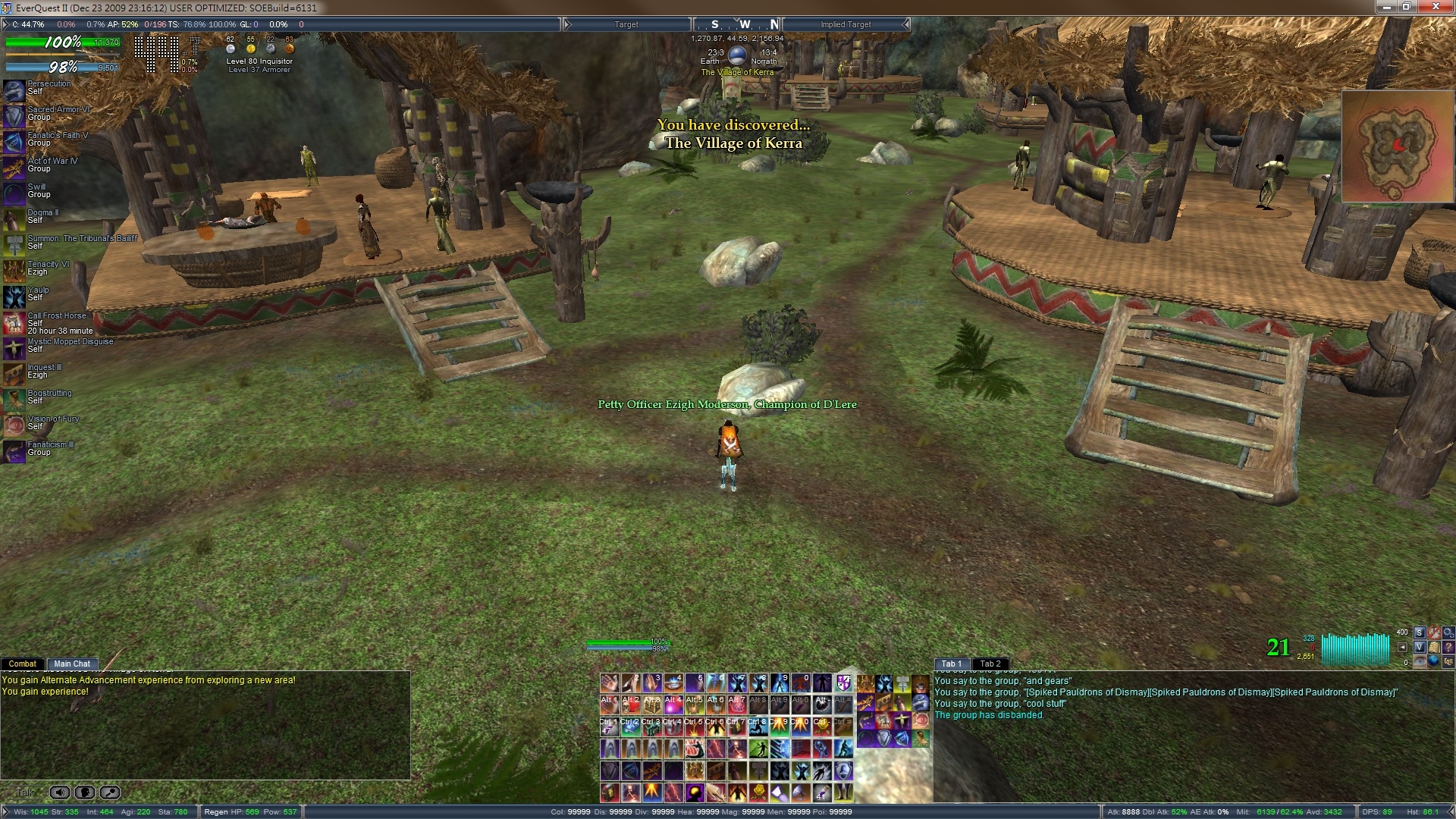The height and width of the screenshot is (819, 1456).
Task: Activate the open hand ability on hotkey 1
Action: pos(610,683)
